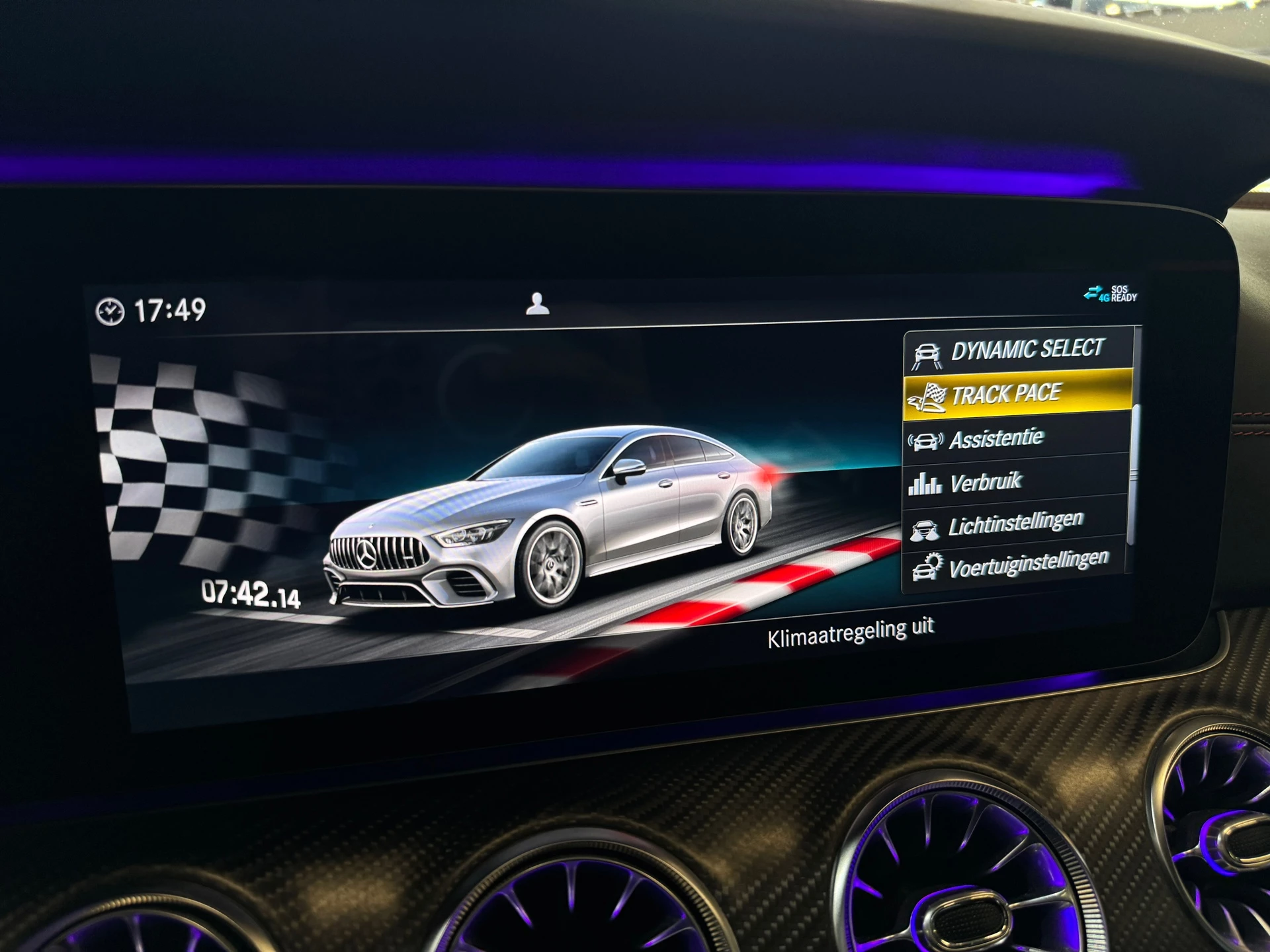Open the Assistentie menu entry

click(x=999, y=438)
